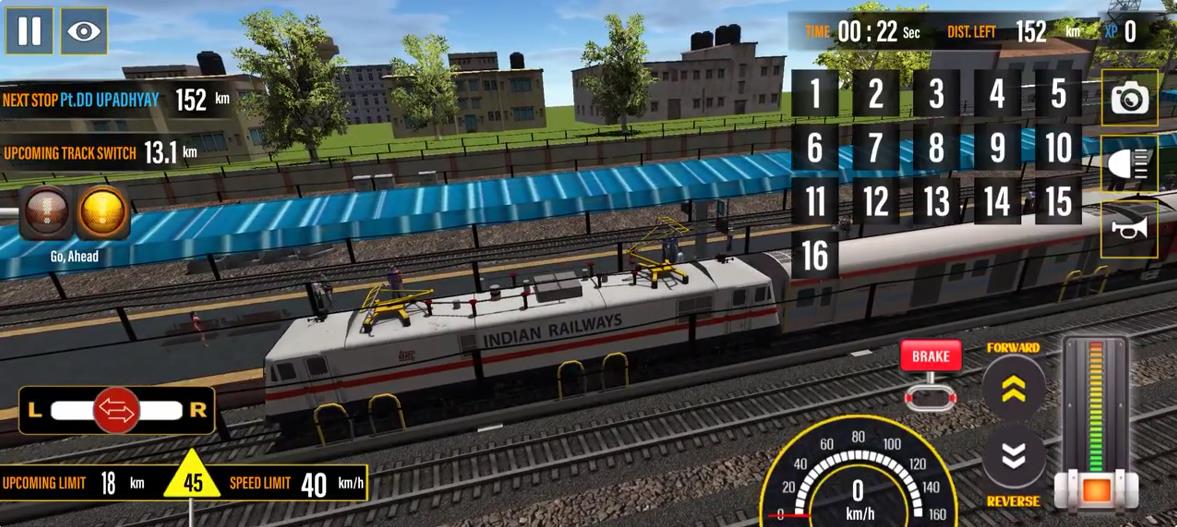Take a screenshot with the camera icon
This screenshot has height=527, width=1177.
[1130, 98]
